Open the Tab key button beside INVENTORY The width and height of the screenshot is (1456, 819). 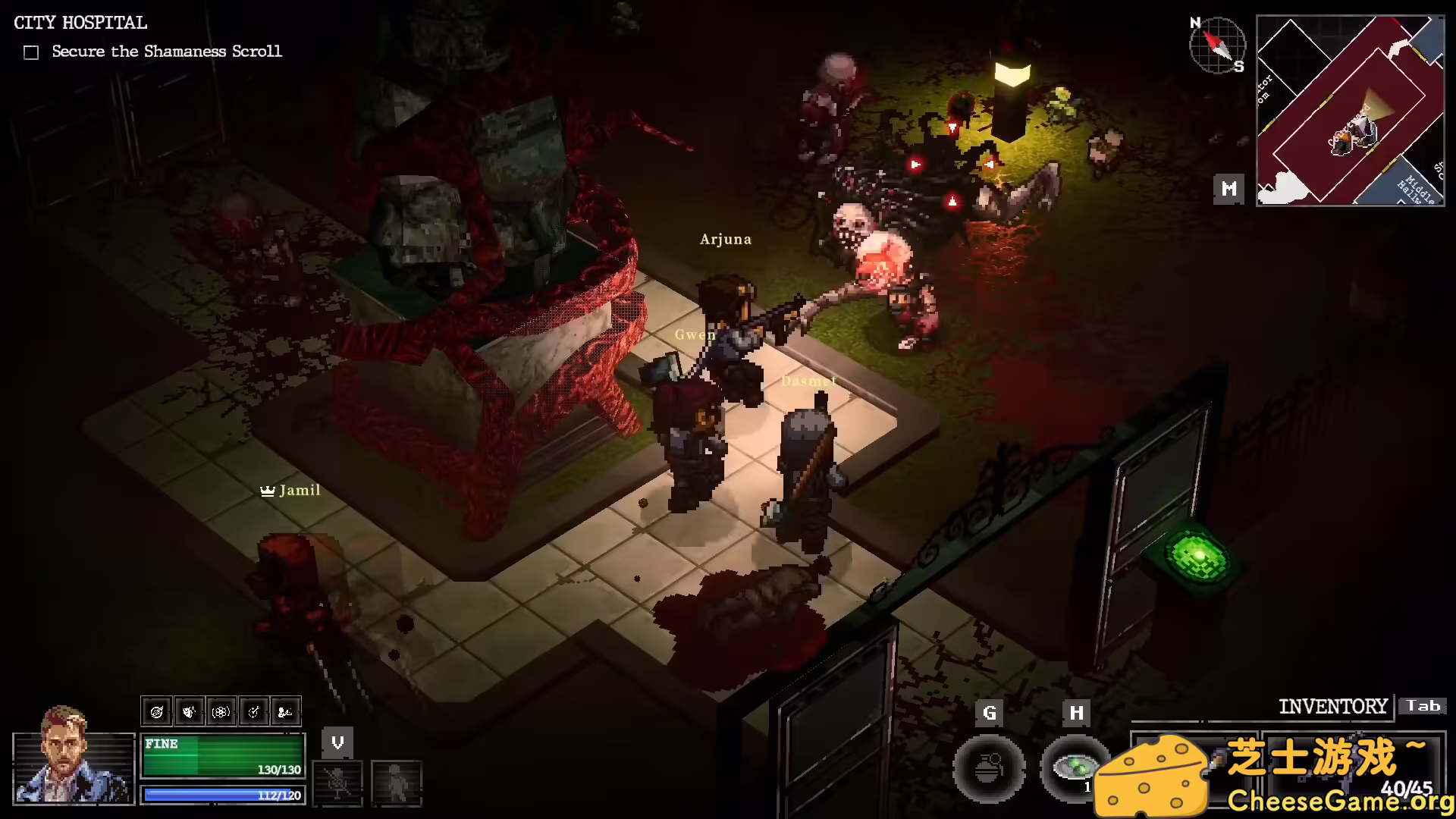click(1423, 705)
